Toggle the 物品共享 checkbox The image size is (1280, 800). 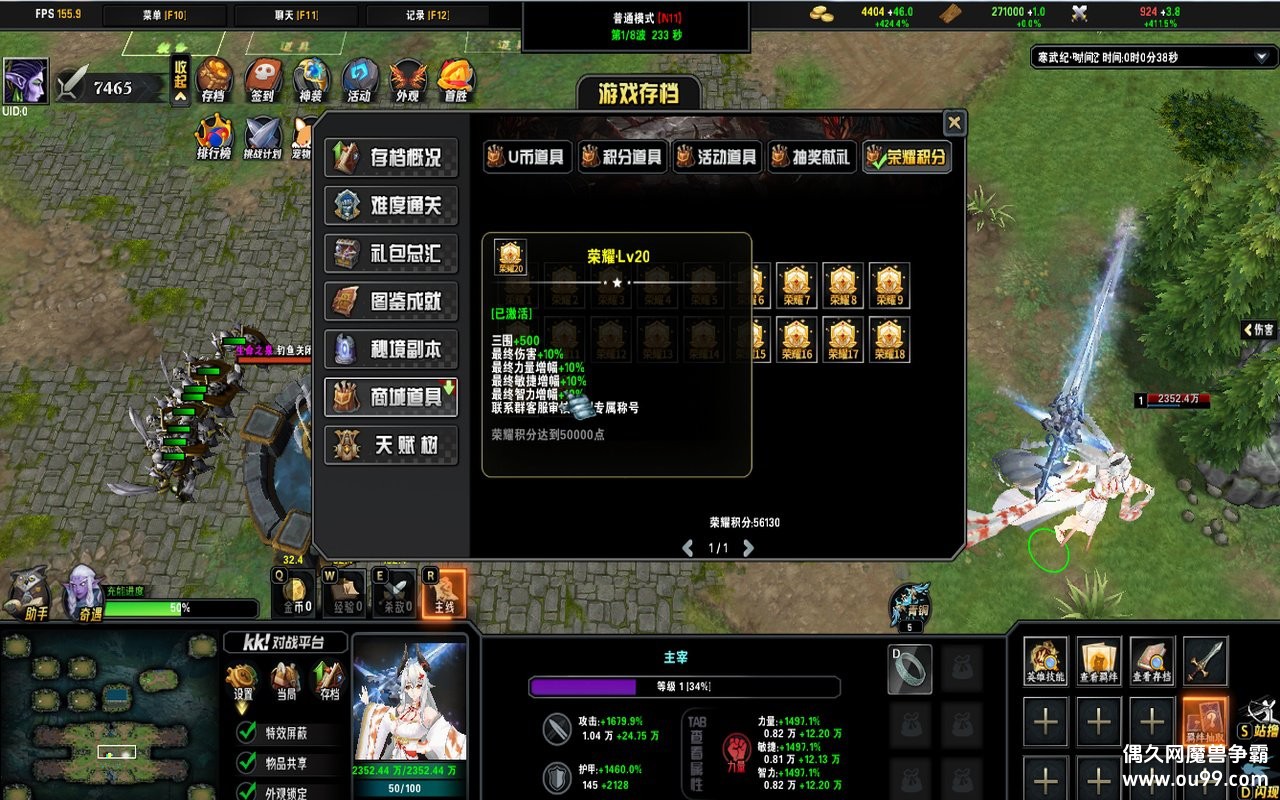point(244,762)
